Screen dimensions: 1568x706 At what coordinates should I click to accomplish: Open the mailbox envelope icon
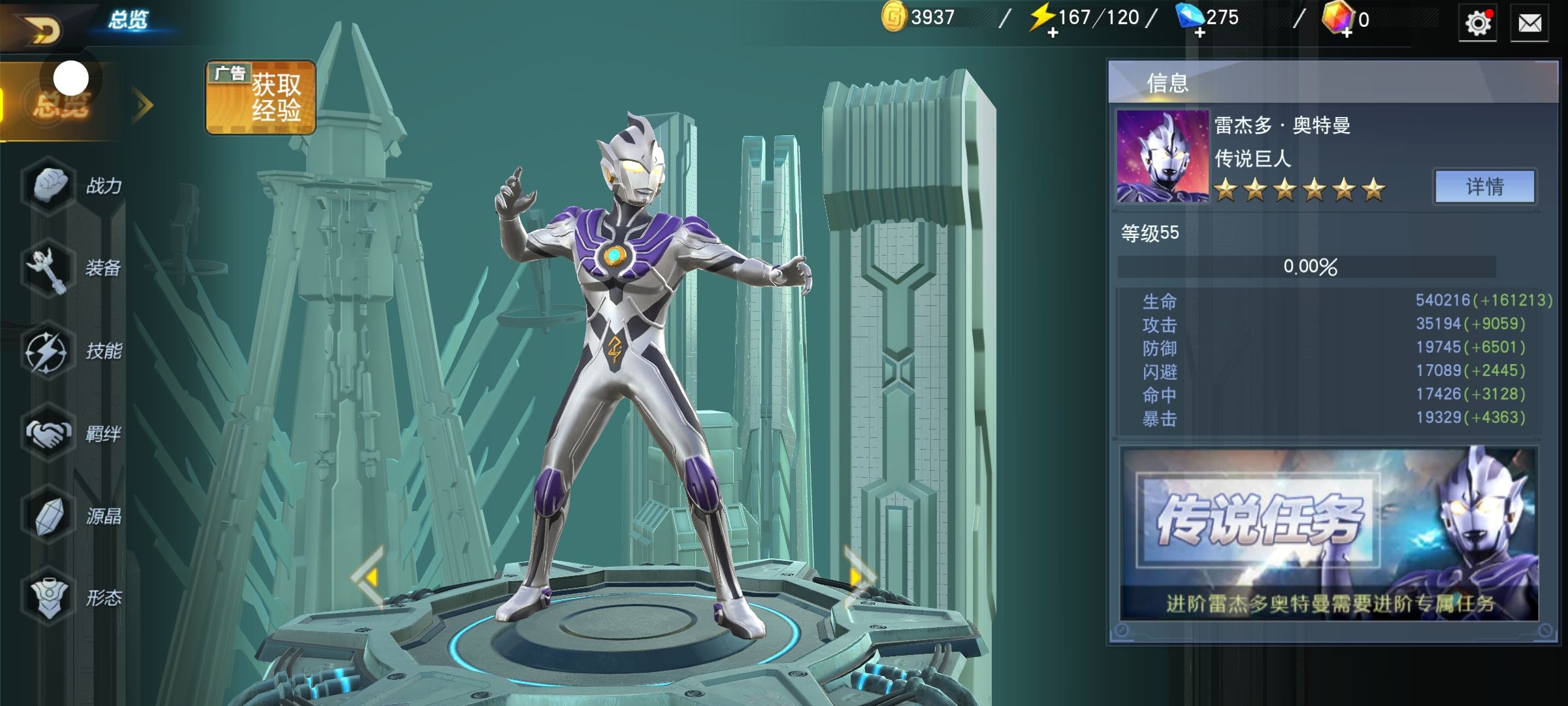coord(1529,24)
